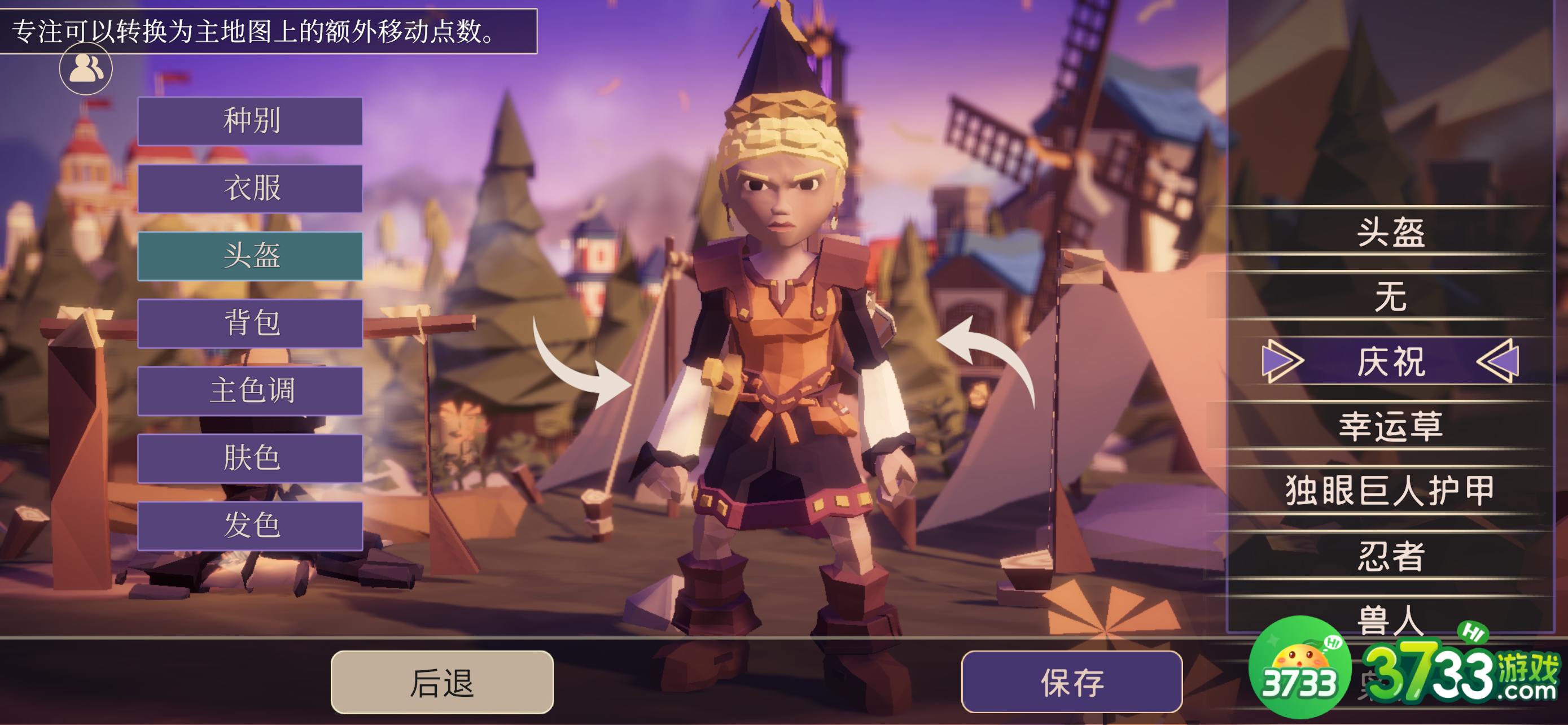Pick the 幸运草 clover helmet

click(x=1390, y=426)
